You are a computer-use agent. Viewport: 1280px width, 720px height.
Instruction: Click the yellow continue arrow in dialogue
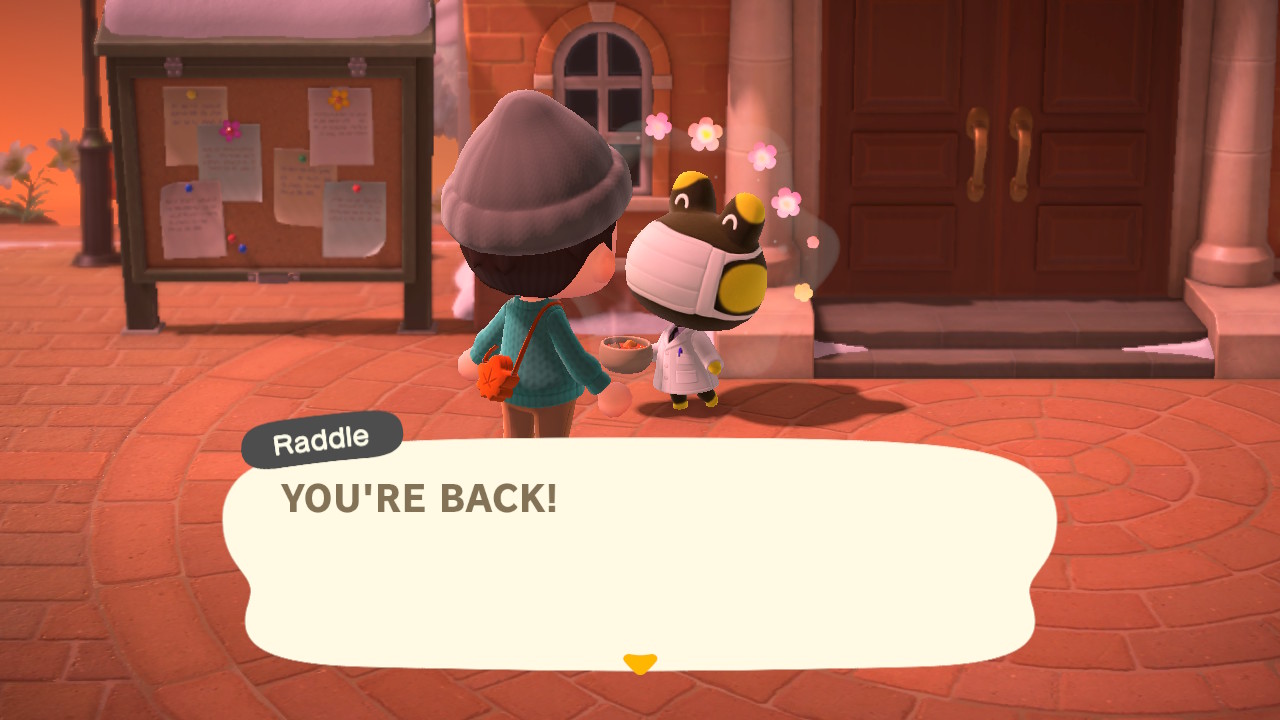[x=639, y=663]
